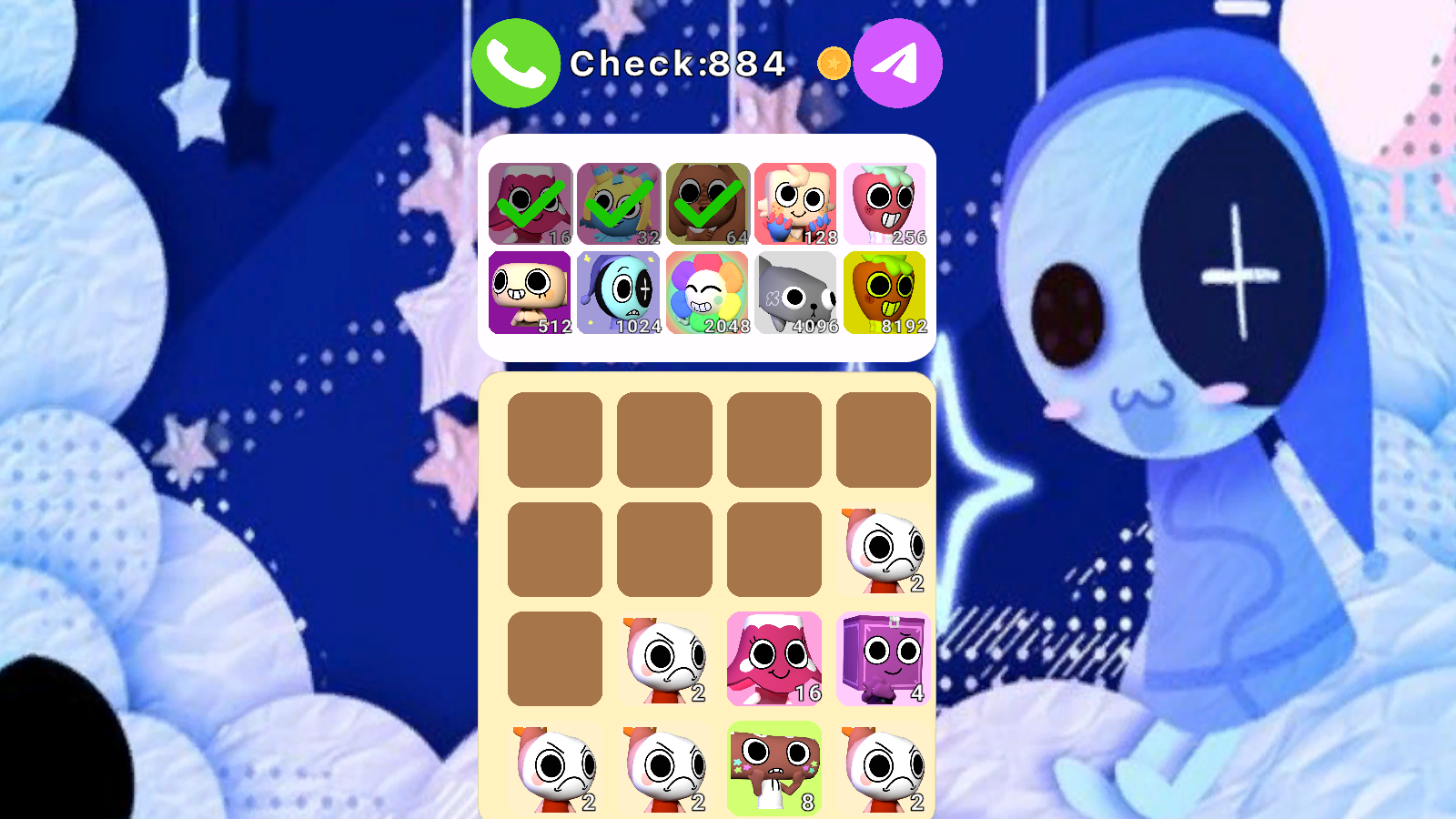Click the gold star coin icon
Screen dimensions: 1456x819
pos(833,63)
